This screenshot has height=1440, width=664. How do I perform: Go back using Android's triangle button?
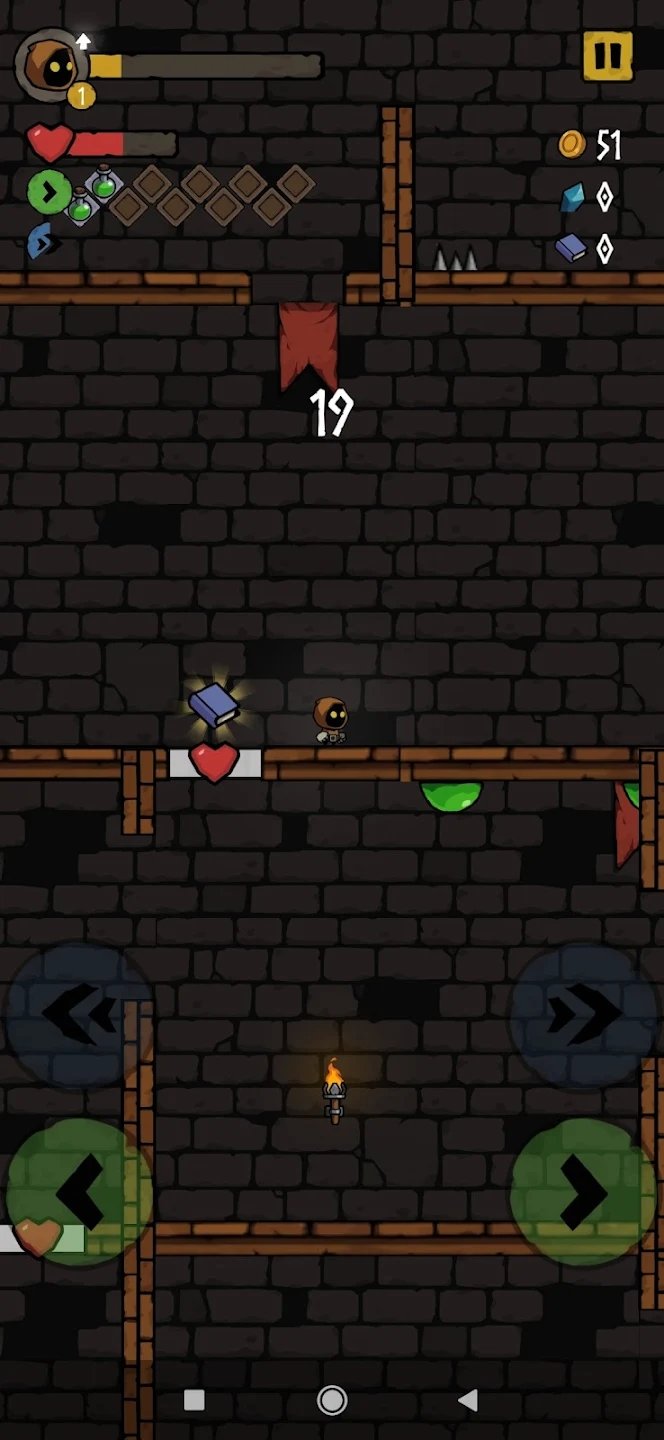pyautogui.click(x=467, y=1400)
